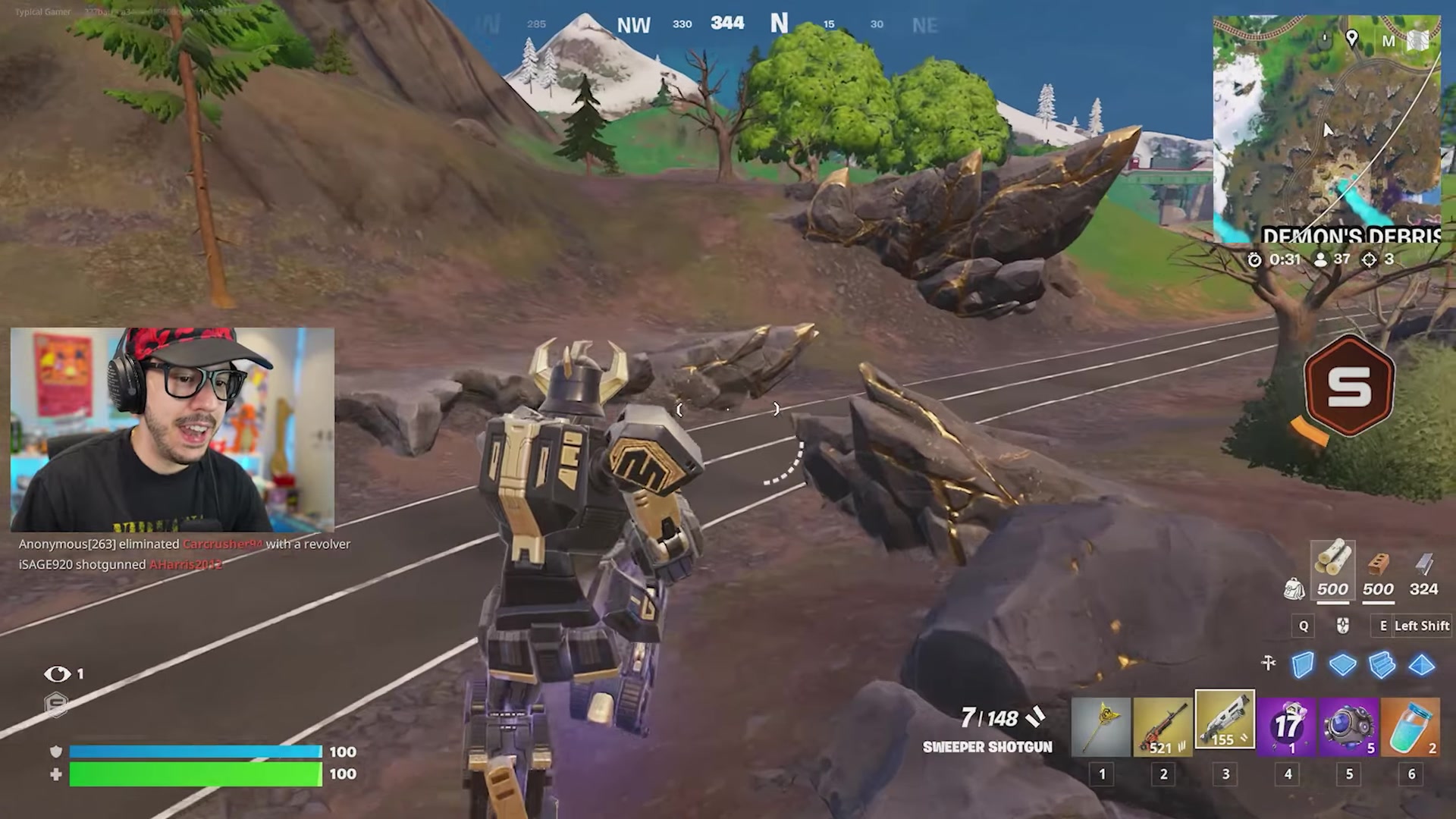Click the map marker pin icon
The image size is (1456, 819).
(1351, 38)
